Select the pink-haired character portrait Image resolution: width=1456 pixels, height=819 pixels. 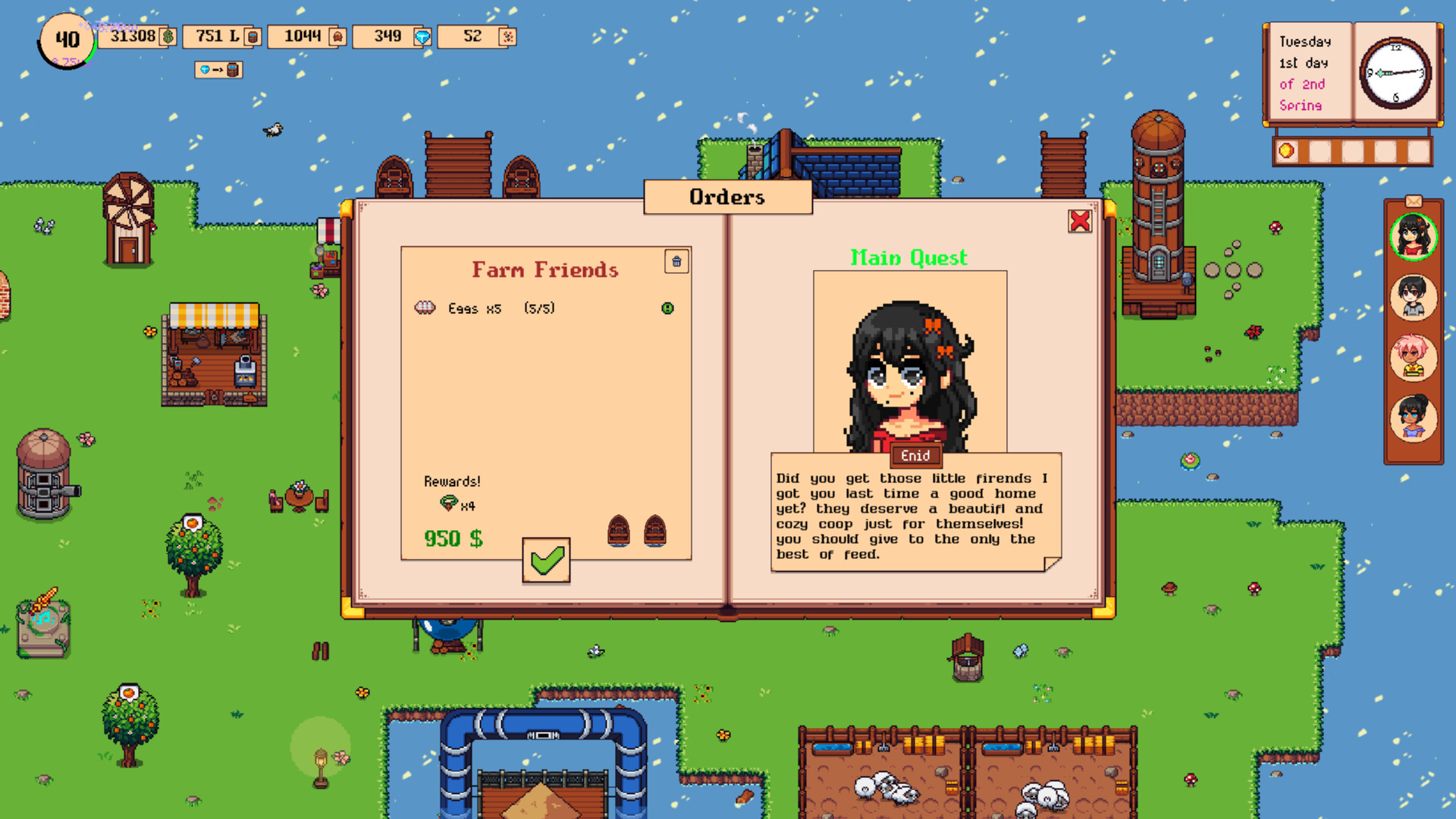coord(1413,357)
